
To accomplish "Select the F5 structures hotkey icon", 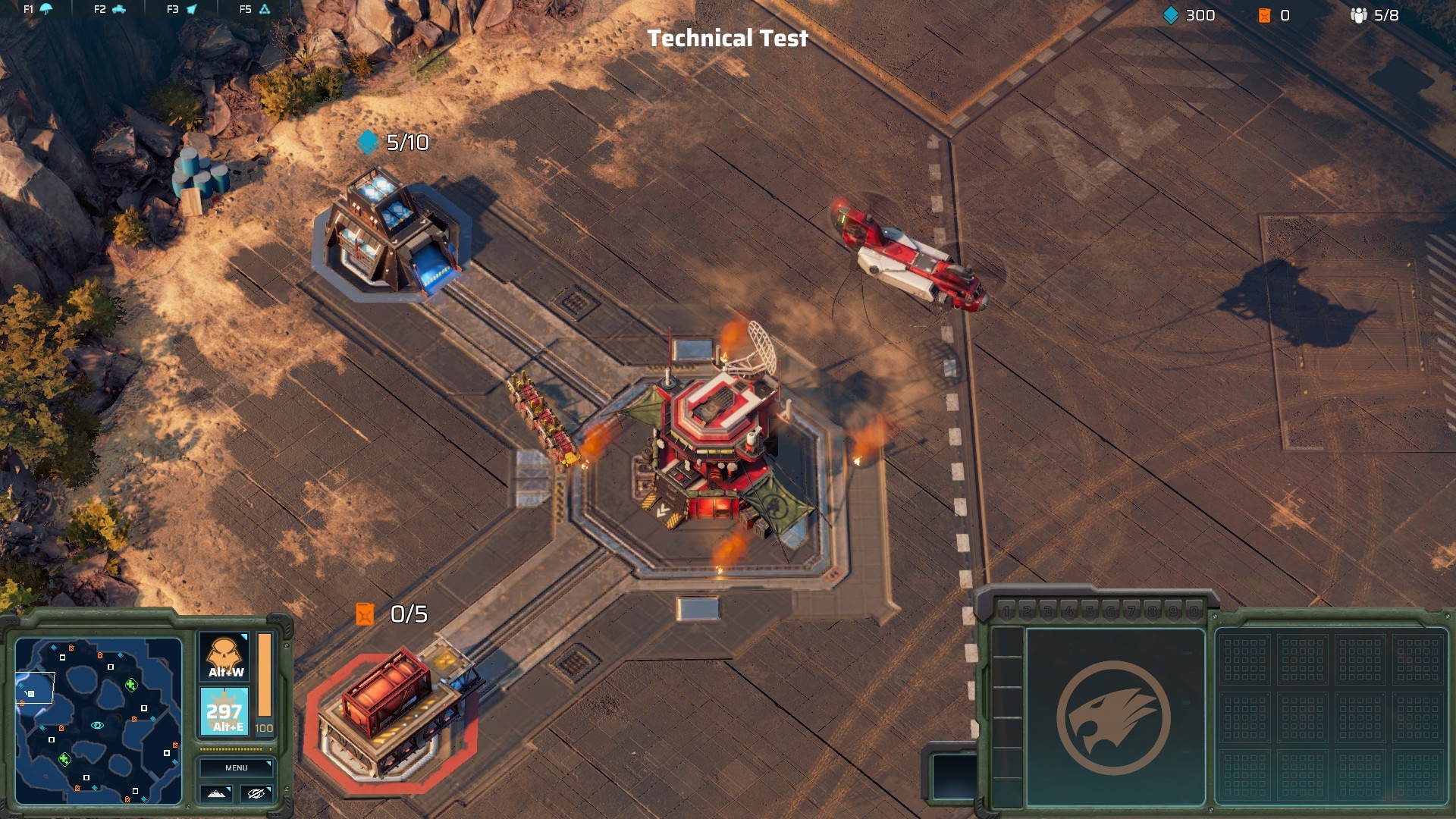I will 264,11.
